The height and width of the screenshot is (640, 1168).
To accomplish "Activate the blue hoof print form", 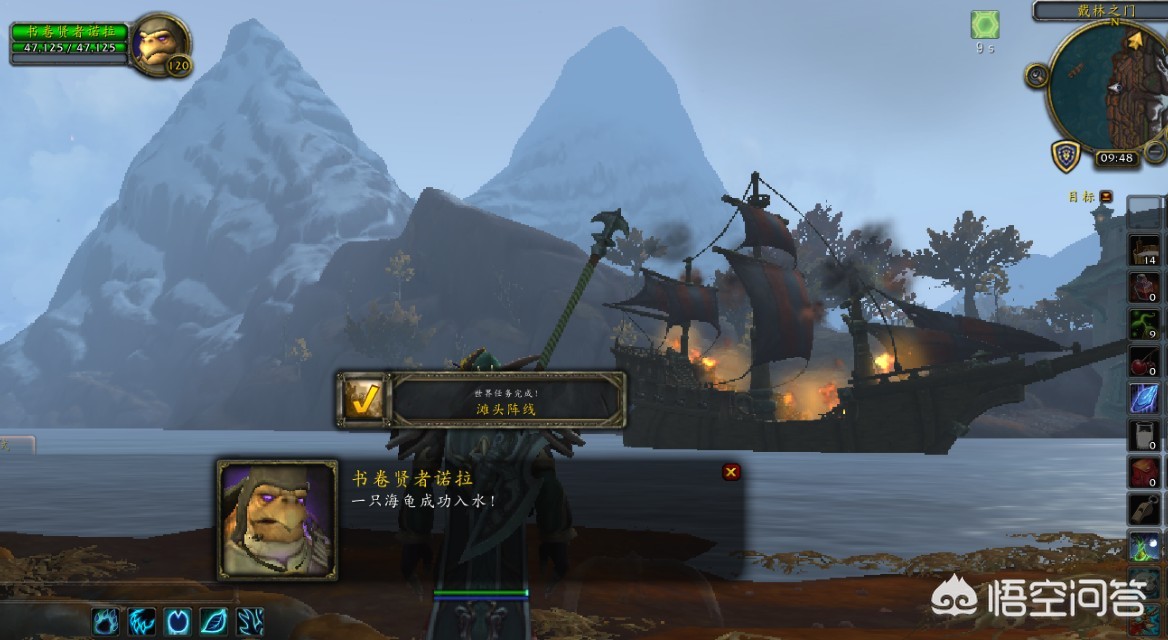I will click(x=178, y=621).
